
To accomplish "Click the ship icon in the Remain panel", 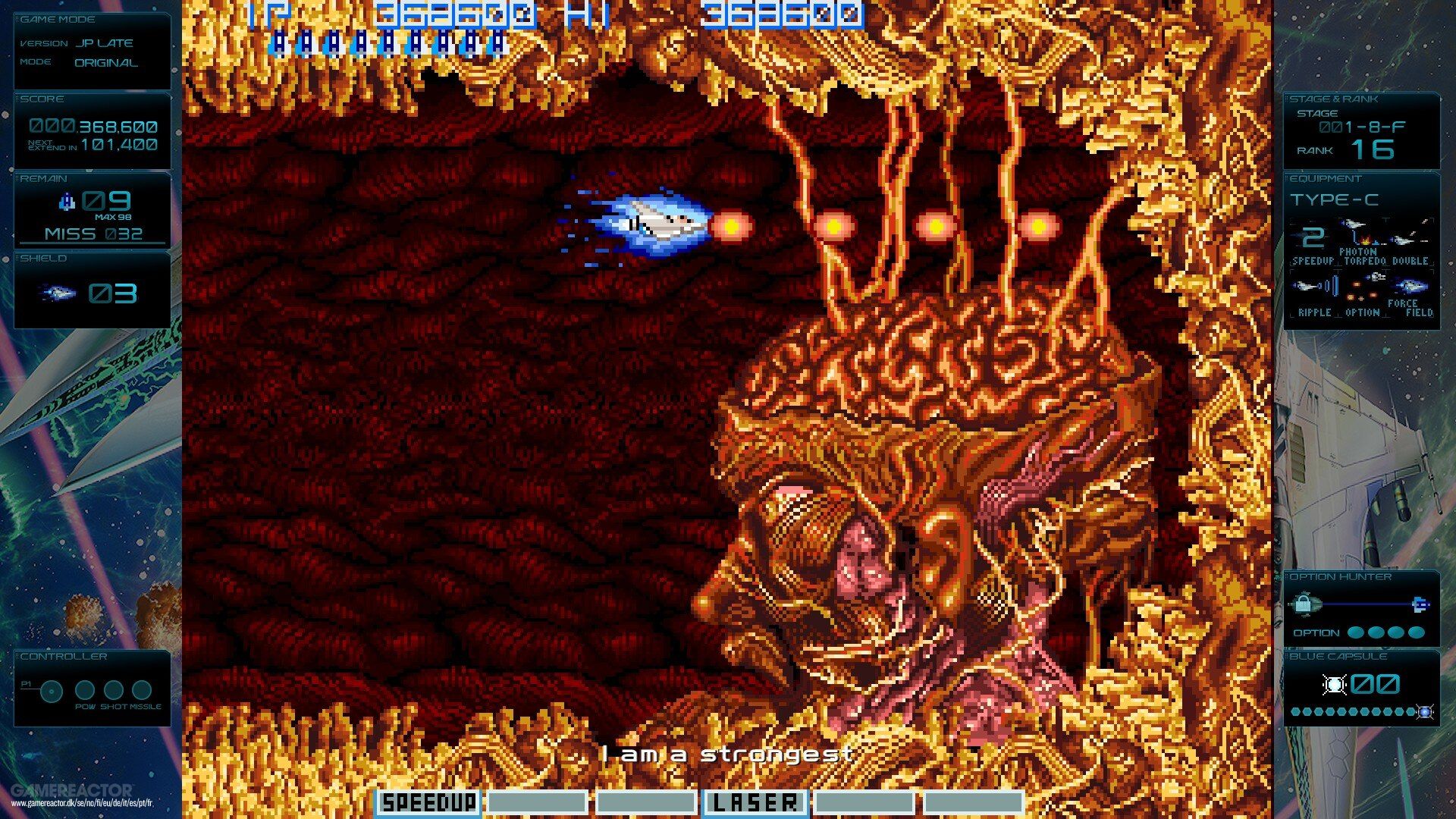I will (68, 199).
